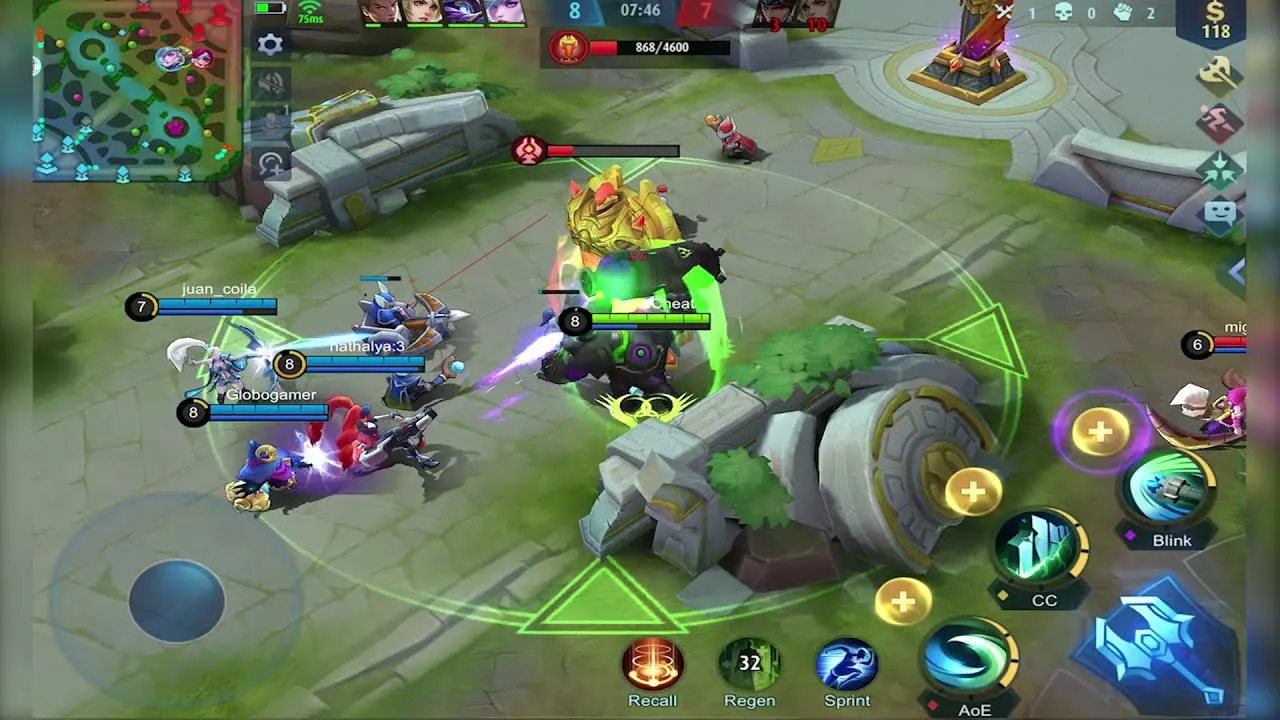Open the battle settings gear menu
This screenshot has width=1280, height=720.
(268, 44)
